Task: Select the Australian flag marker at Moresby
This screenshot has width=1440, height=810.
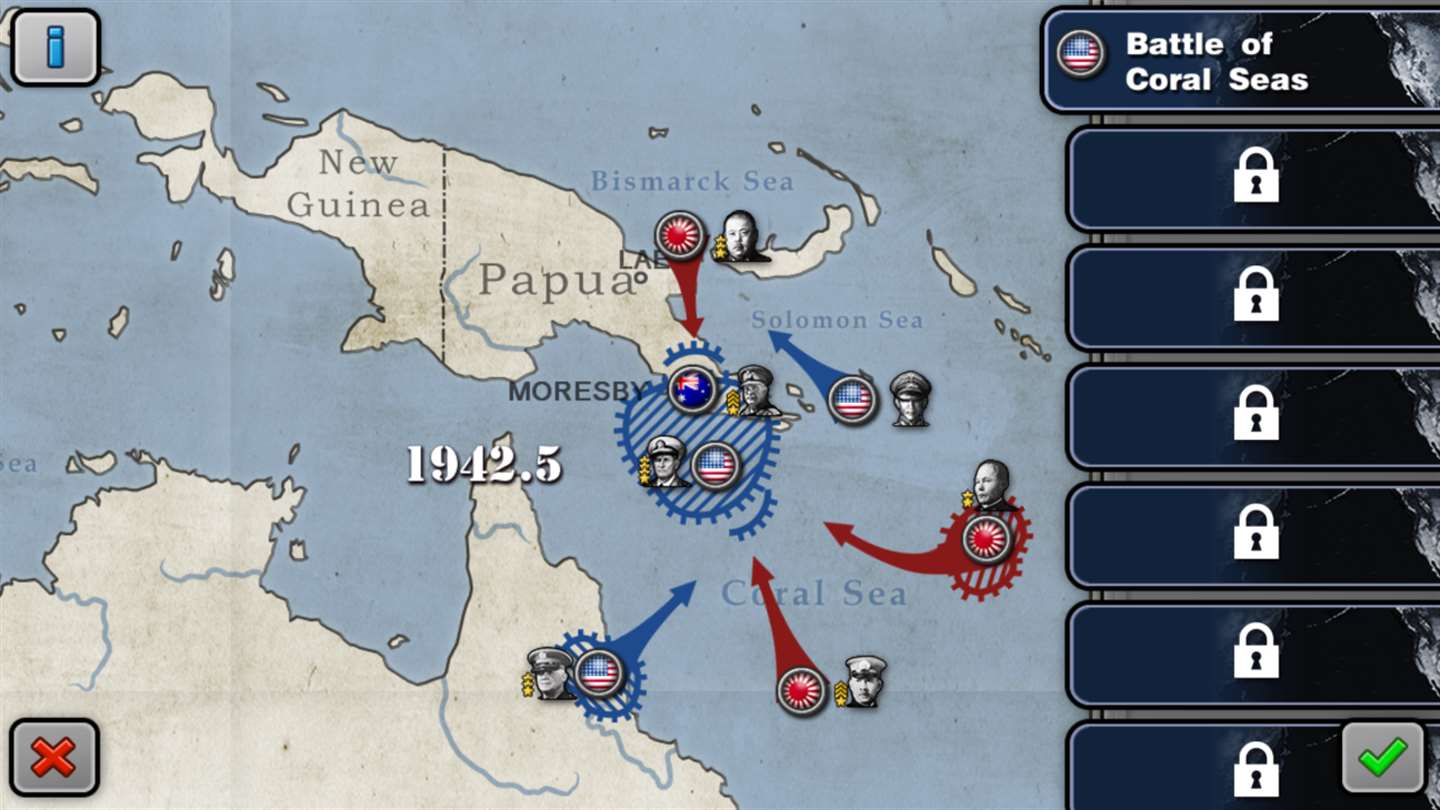Action: coord(692,389)
